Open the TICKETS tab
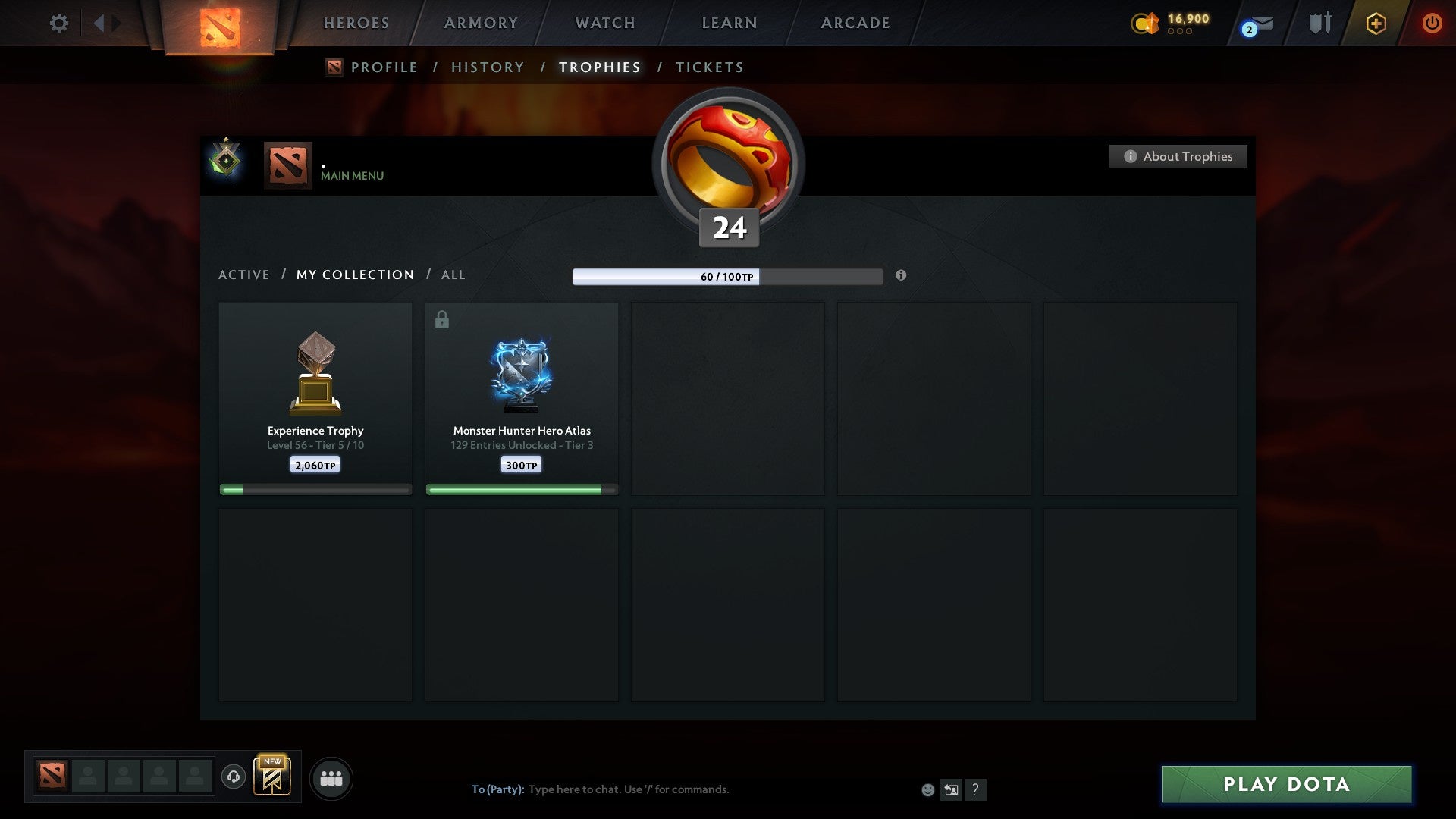The image size is (1456, 819). (x=709, y=67)
